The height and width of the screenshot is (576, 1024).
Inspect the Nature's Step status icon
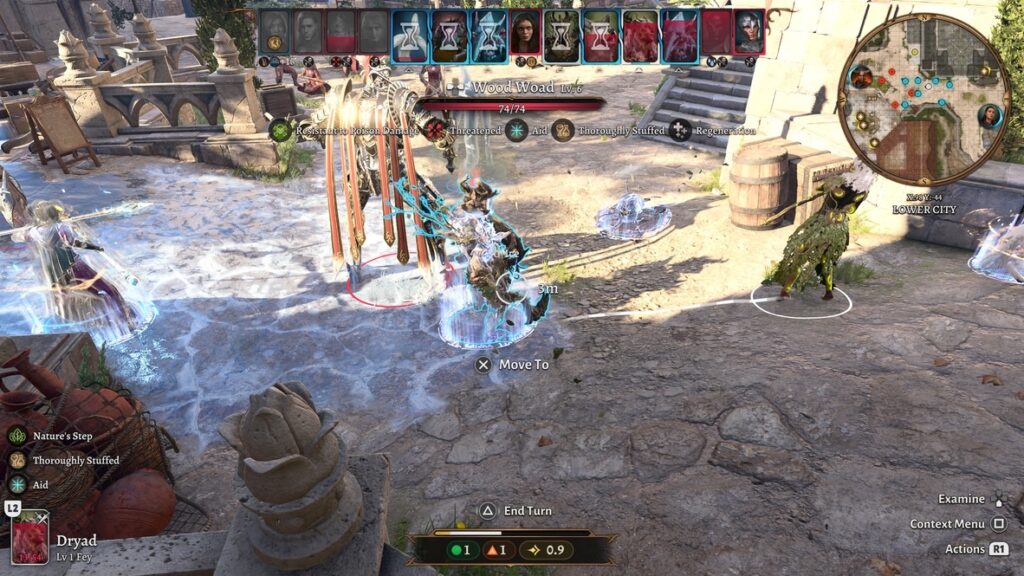coord(17,436)
